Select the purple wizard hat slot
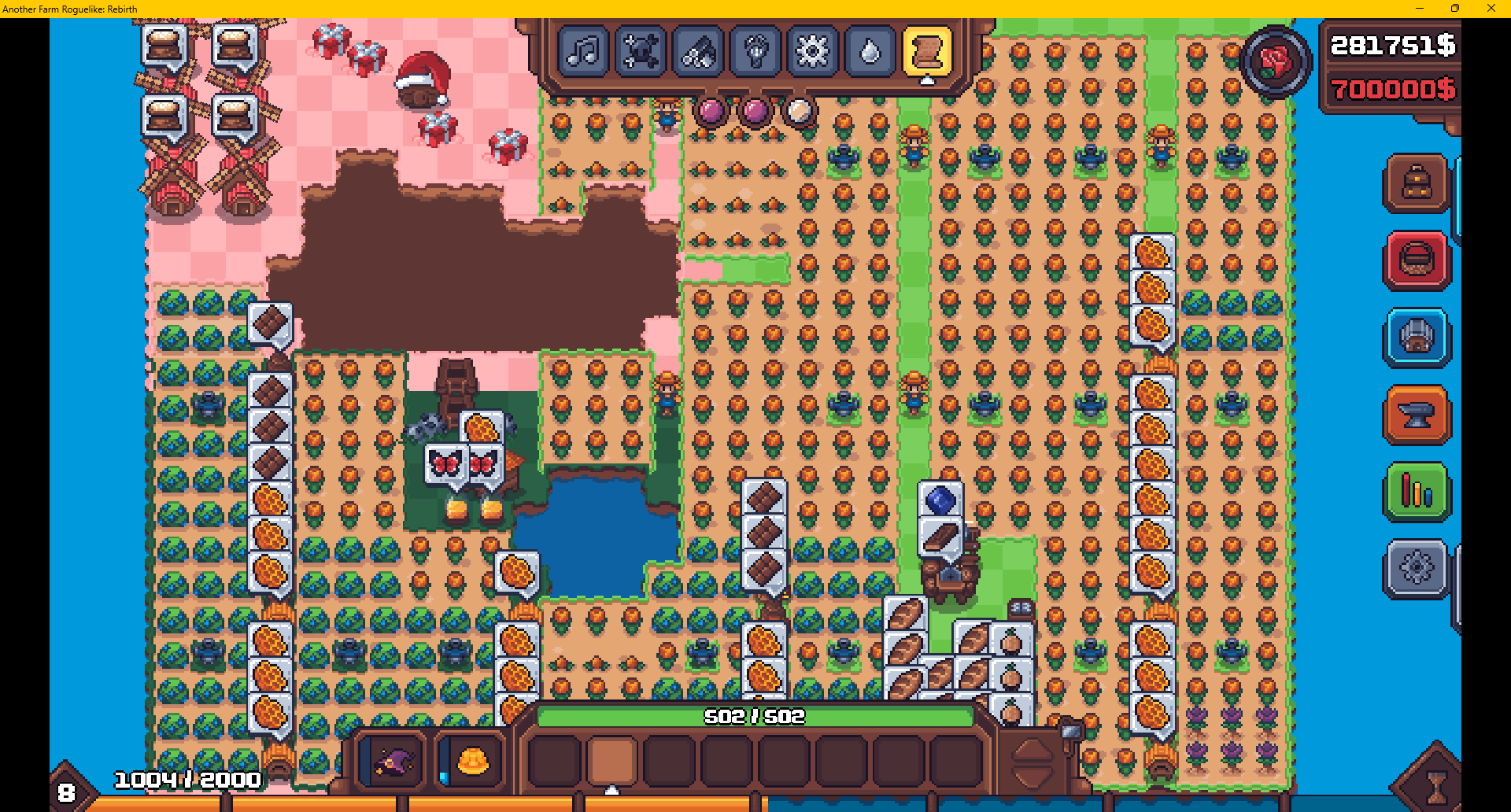The height and width of the screenshot is (812, 1511). pos(393,761)
